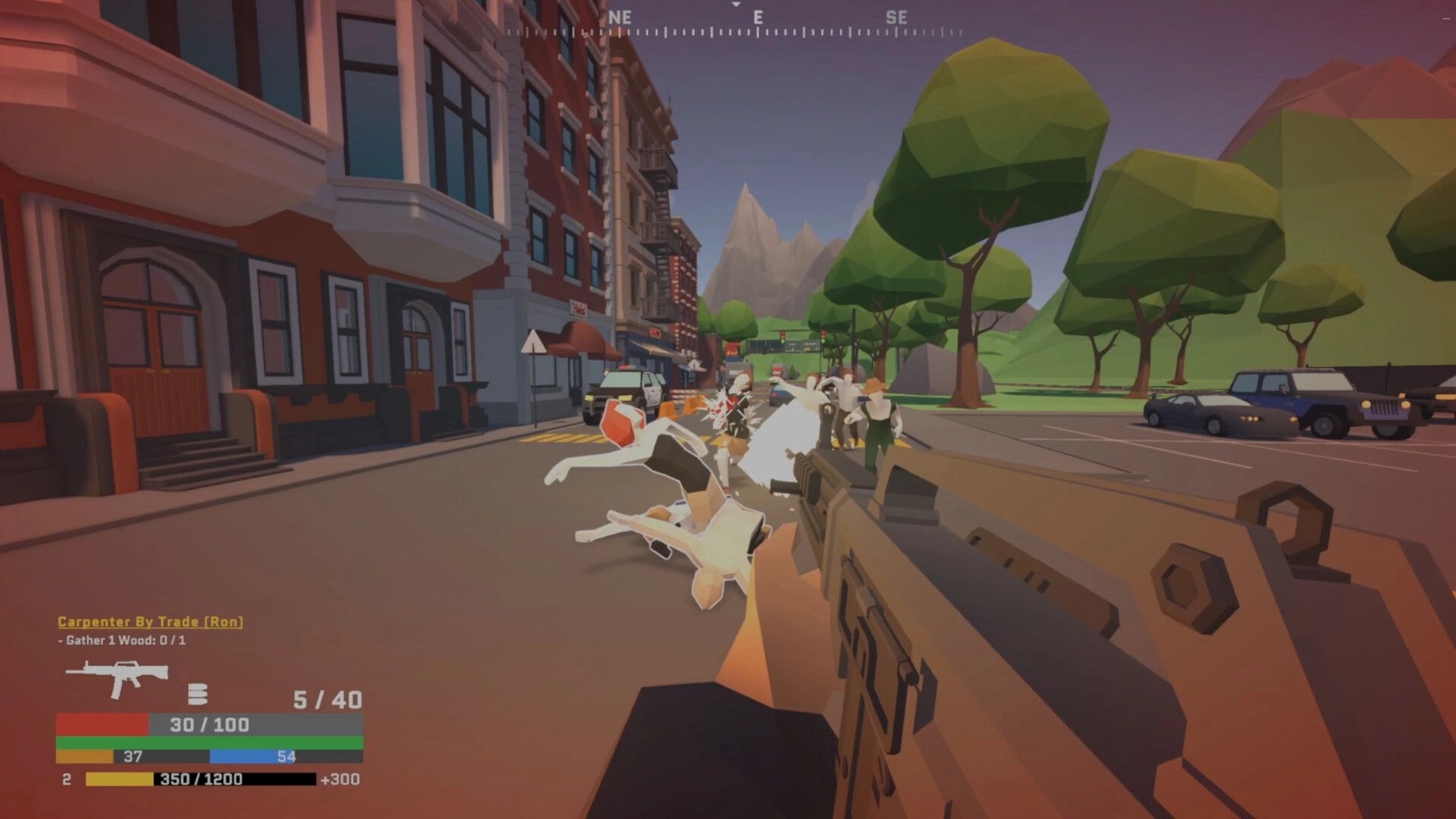This screenshot has height=819, width=1456.
Task: Collapse the health and stats display
Action: [x=205, y=725]
